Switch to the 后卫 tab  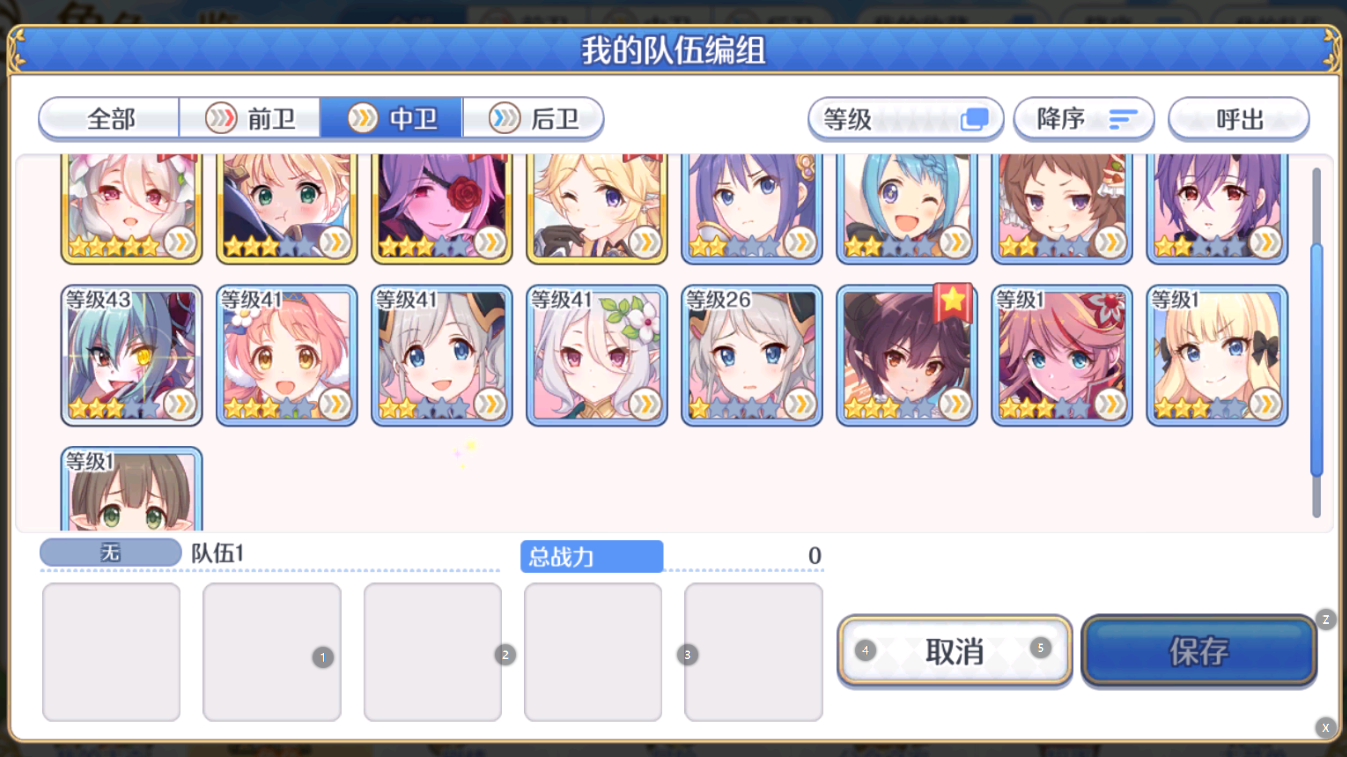(x=533, y=117)
